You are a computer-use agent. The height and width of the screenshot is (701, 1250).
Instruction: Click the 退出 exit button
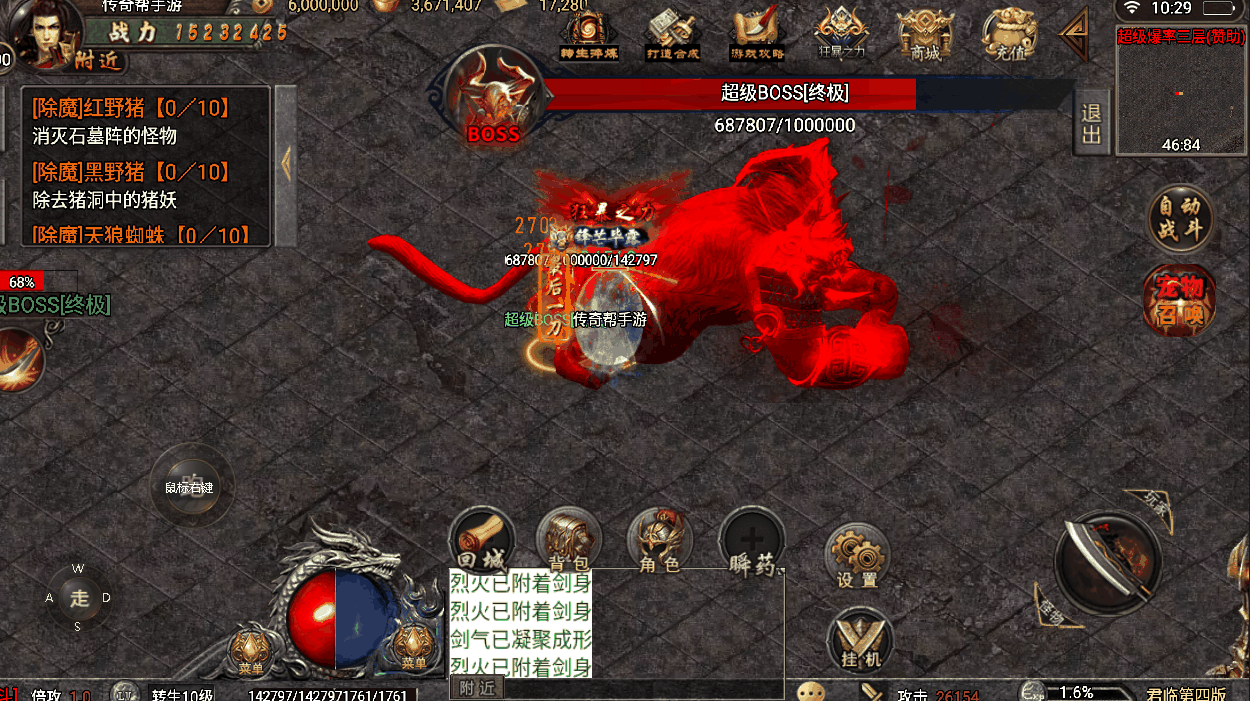(1091, 123)
